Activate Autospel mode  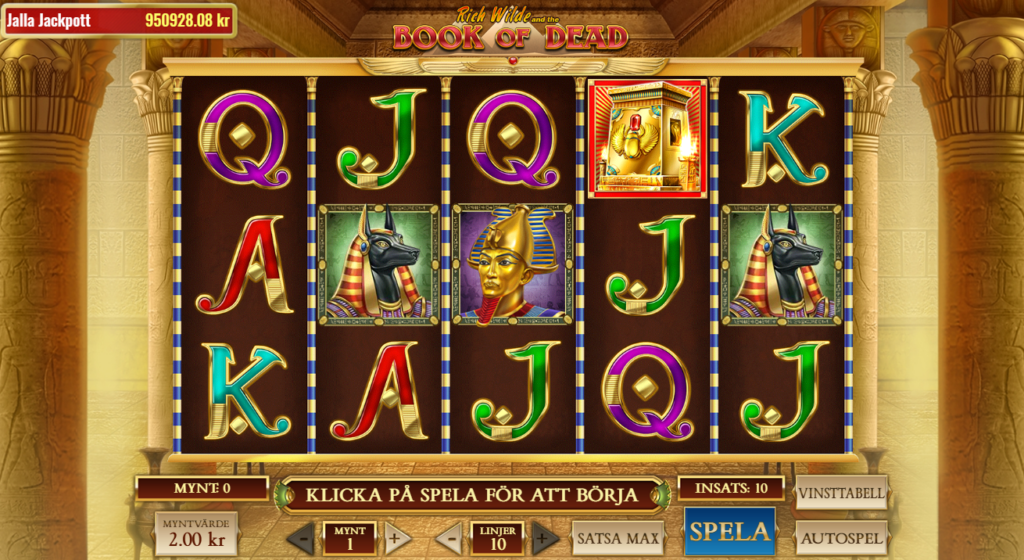[841, 538]
